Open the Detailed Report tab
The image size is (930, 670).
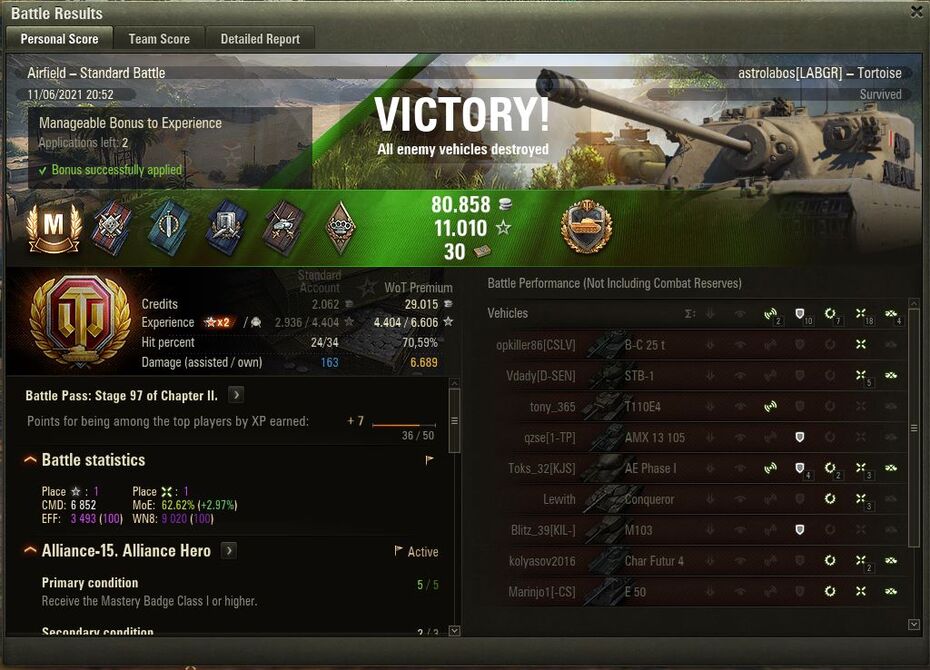260,39
